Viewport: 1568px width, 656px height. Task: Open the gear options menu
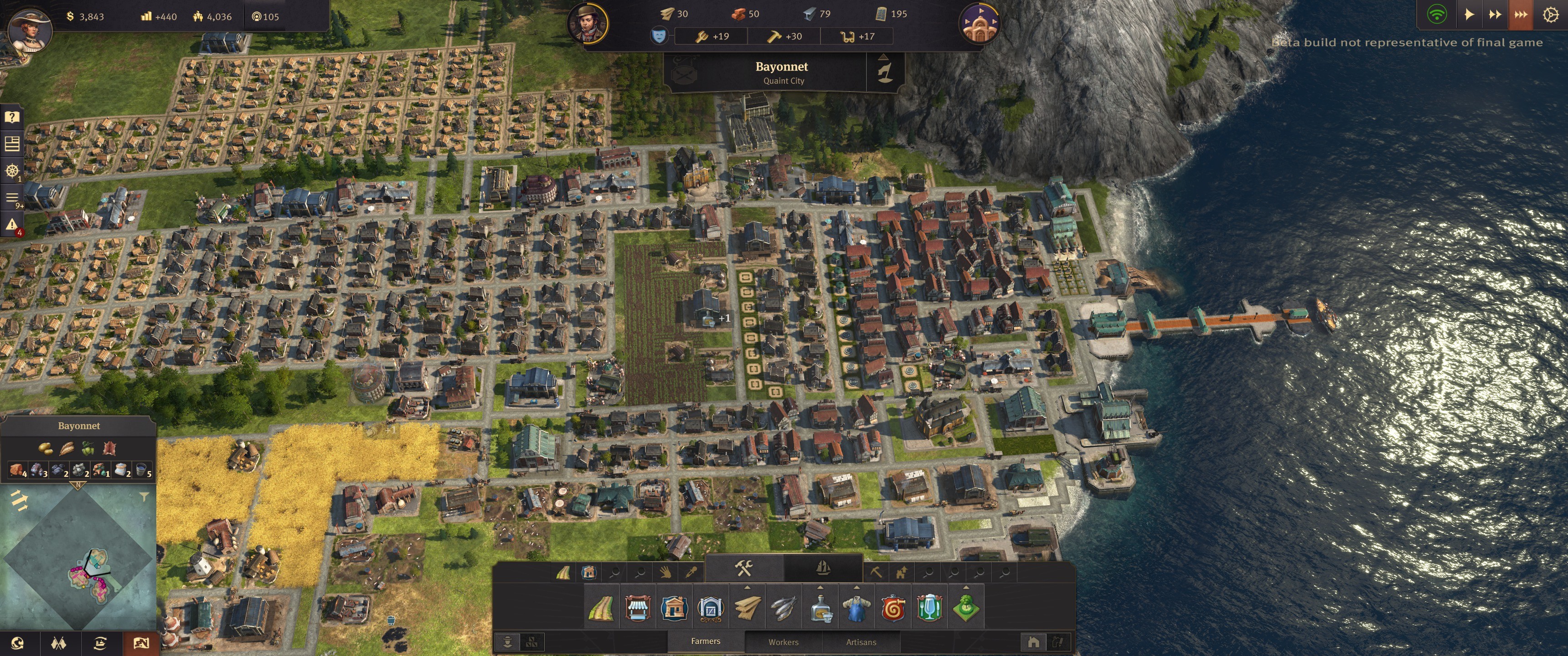pos(1550,15)
